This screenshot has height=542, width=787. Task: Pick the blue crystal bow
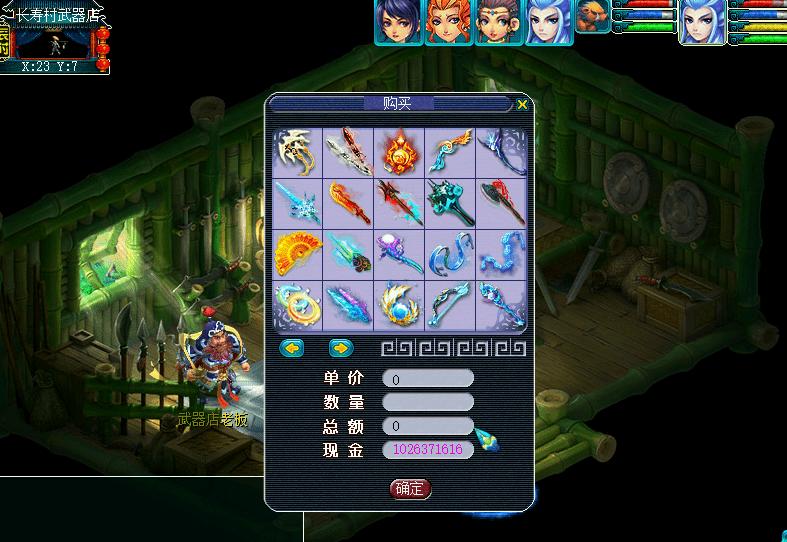coord(450,305)
